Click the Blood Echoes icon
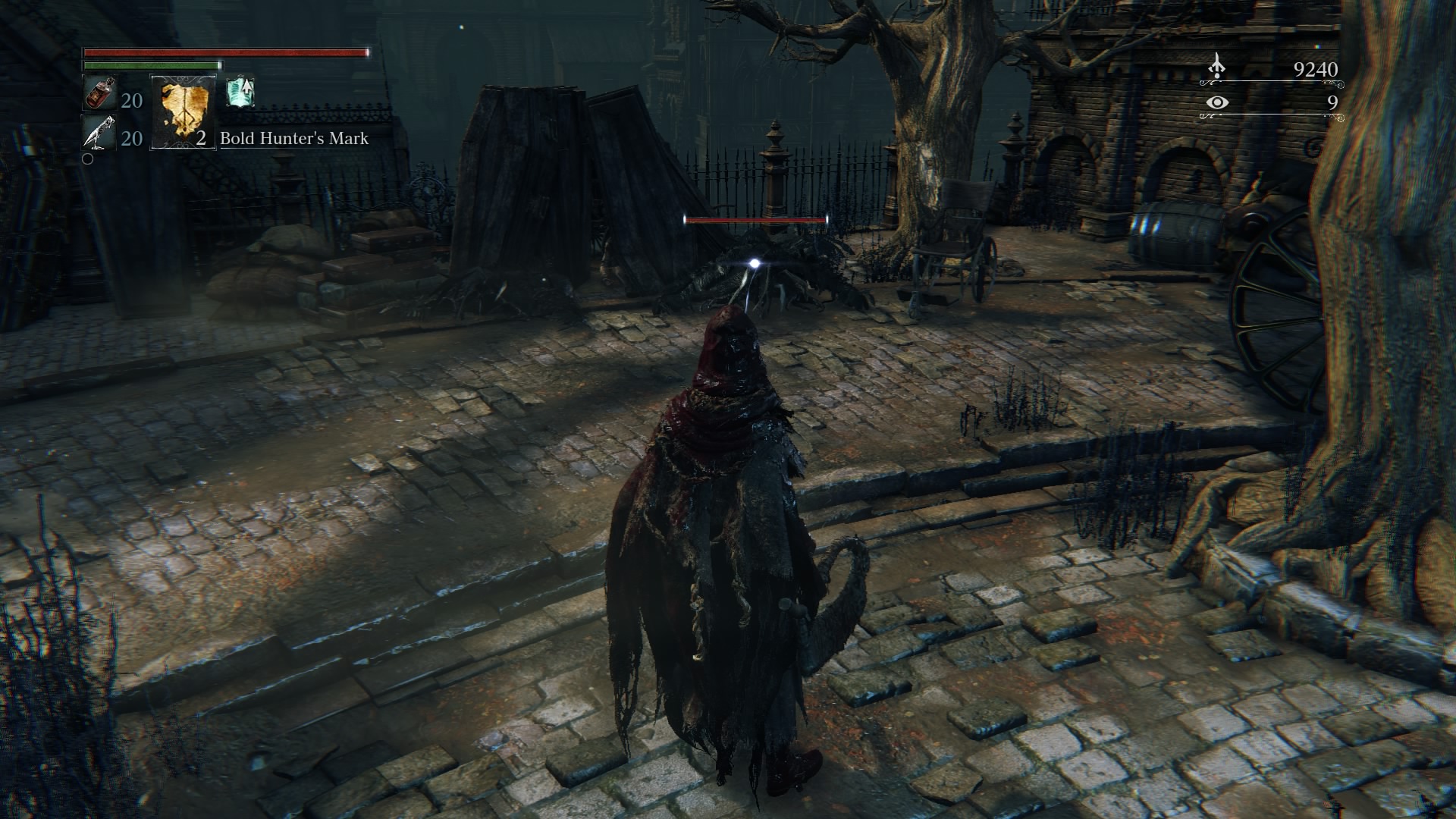The image size is (1456, 819). pos(1216,67)
